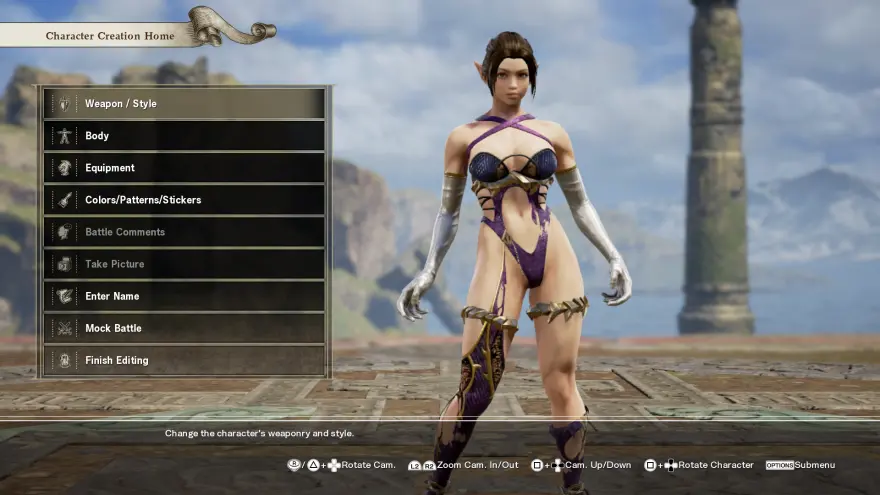Choose the Take Picture option
Screen dimensions: 880x495
click(x=185, y=264)
